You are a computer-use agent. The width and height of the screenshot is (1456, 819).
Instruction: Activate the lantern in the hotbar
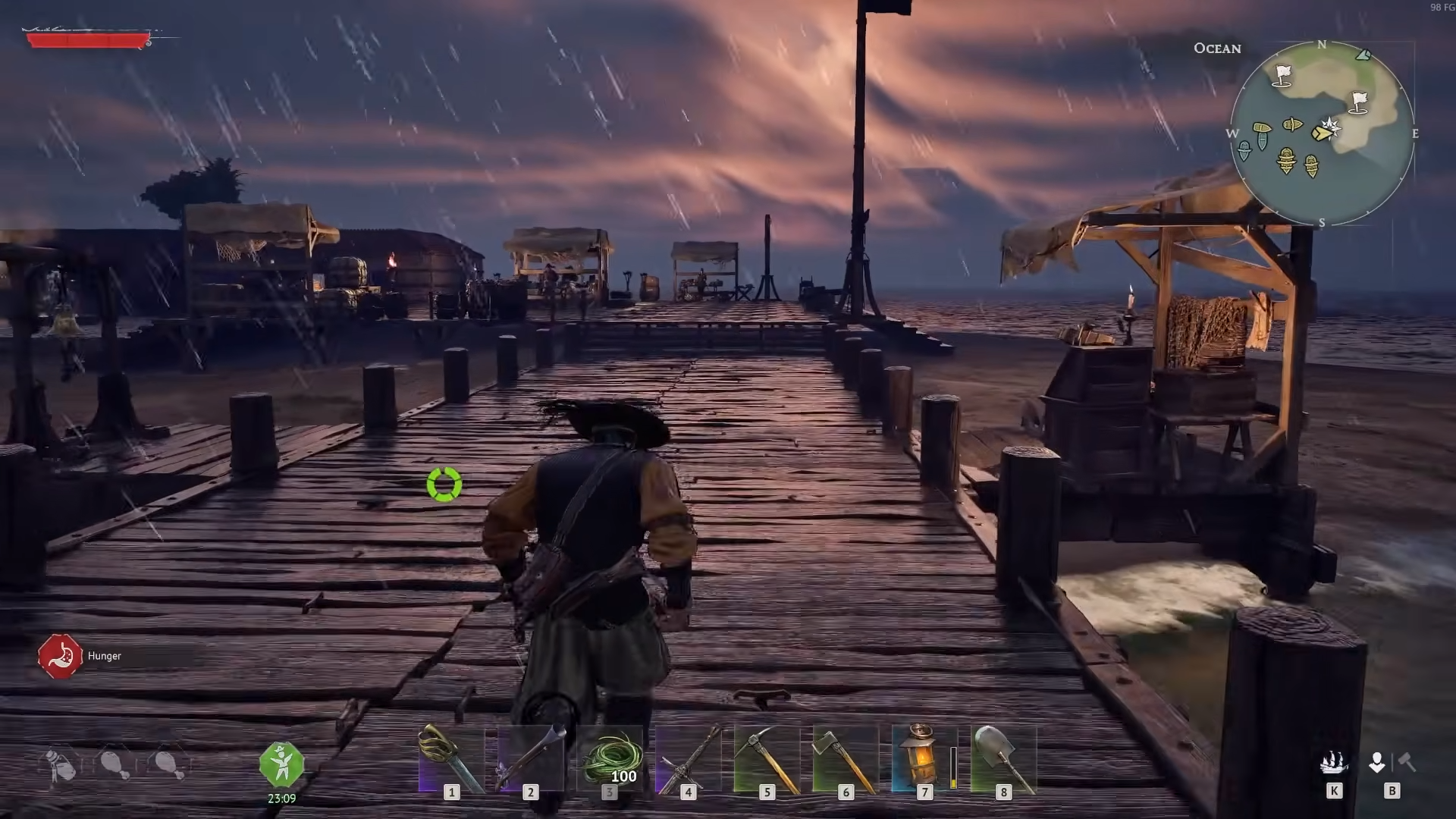(924, 758)
